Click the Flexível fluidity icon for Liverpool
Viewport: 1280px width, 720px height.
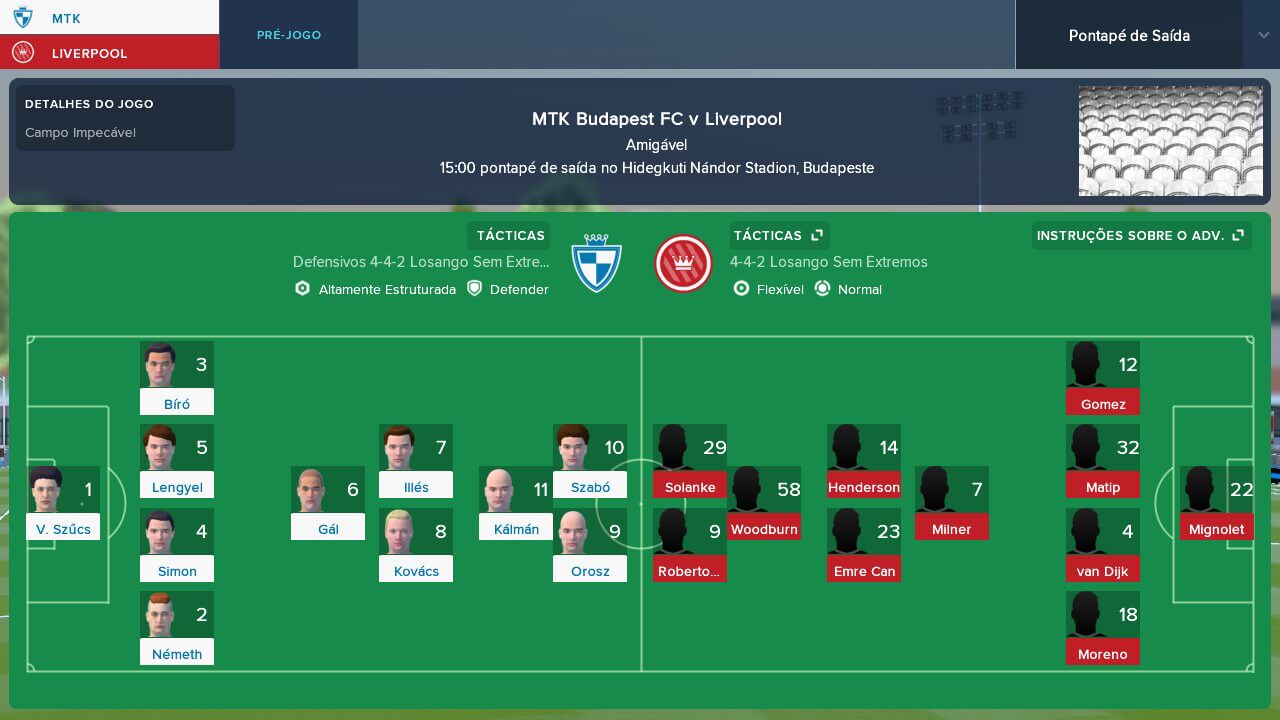[x=742, y=289]
